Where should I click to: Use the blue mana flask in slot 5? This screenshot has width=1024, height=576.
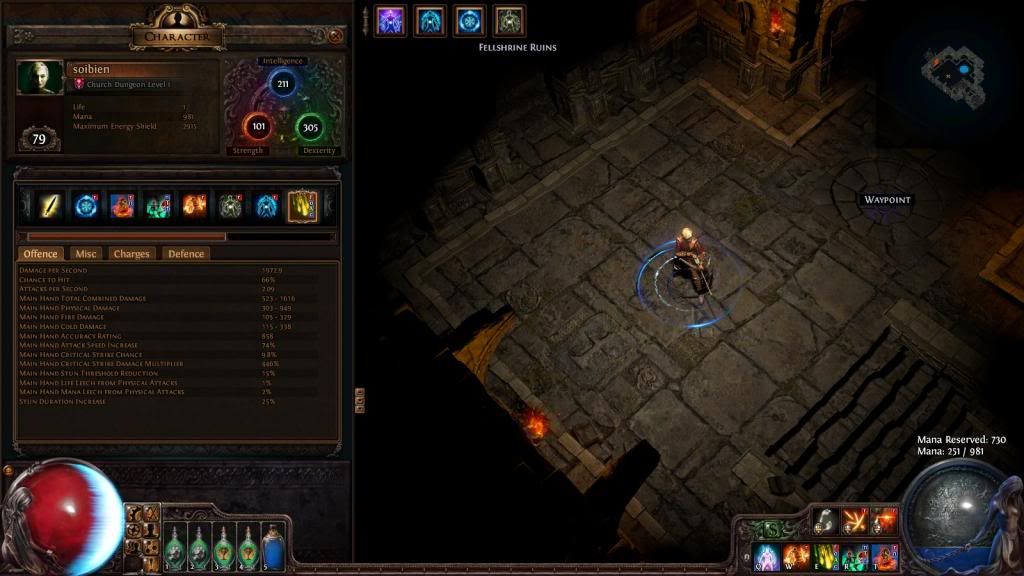pos(272,546)
